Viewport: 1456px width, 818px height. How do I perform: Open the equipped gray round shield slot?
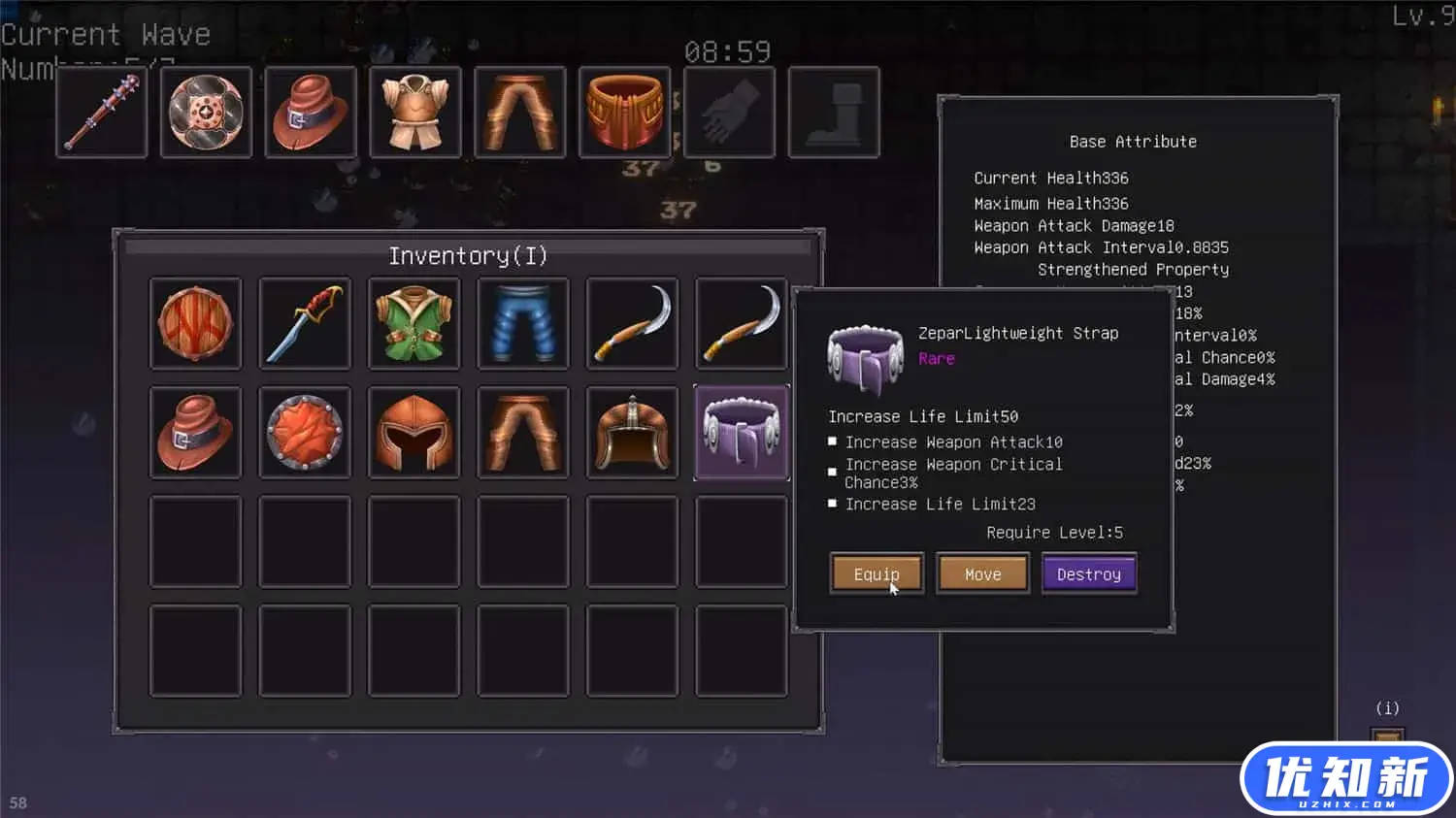[x=206, y=113]
